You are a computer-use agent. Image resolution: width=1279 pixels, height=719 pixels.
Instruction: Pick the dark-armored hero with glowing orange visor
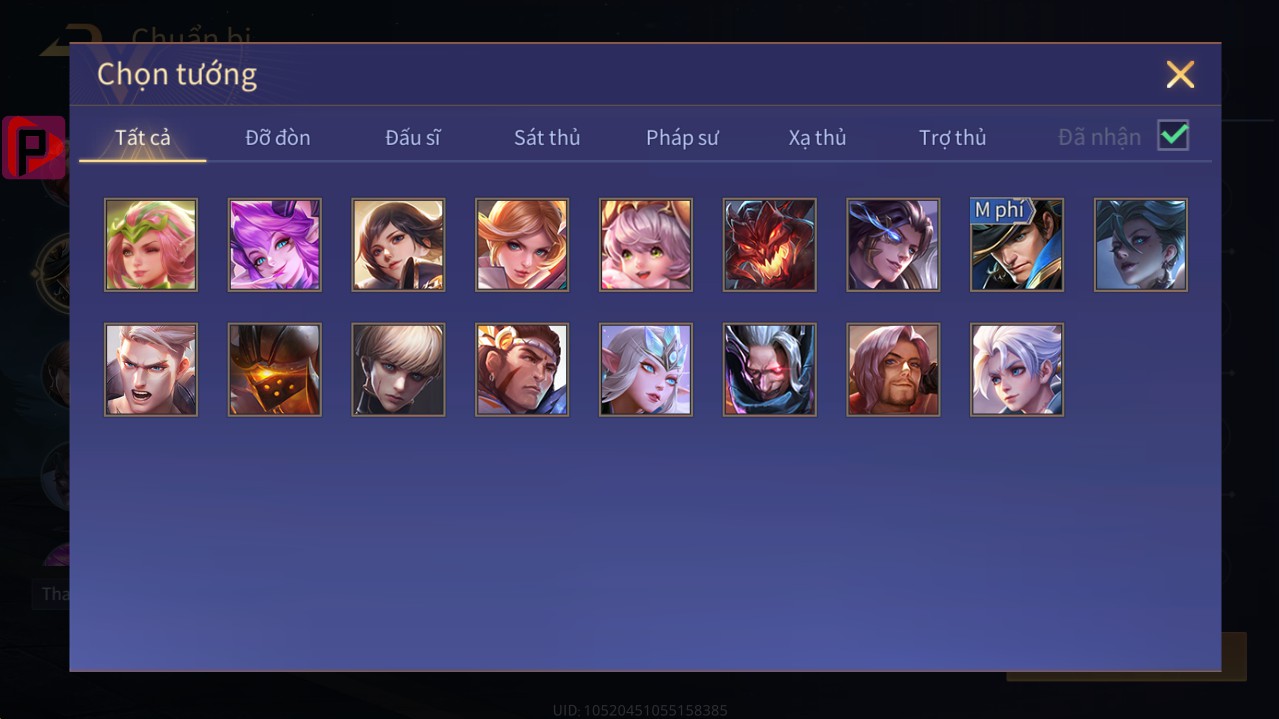point(275,370)
